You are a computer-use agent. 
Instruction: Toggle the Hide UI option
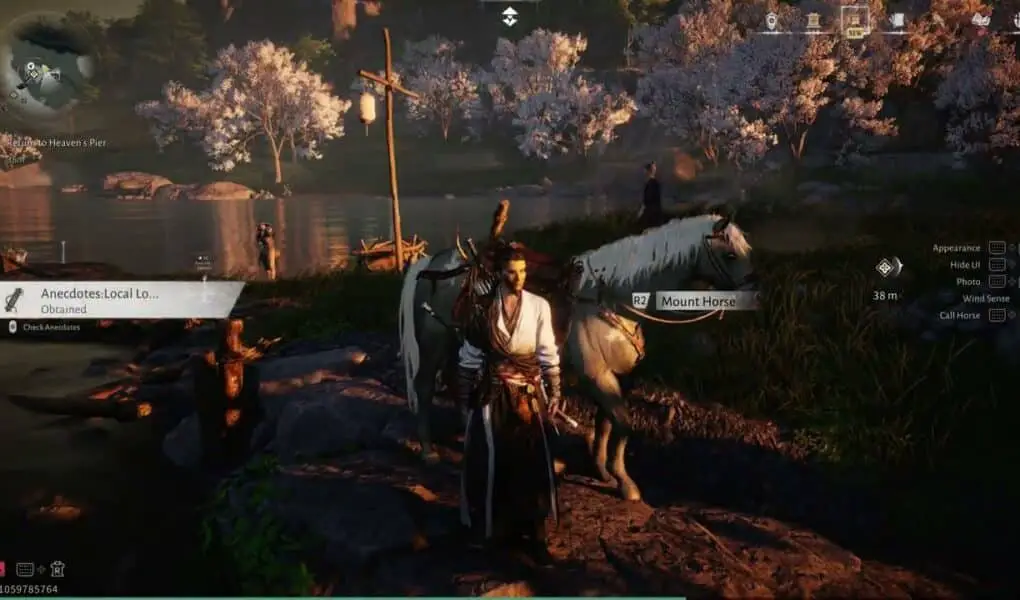pyautogui.click(x=966, y=265)
